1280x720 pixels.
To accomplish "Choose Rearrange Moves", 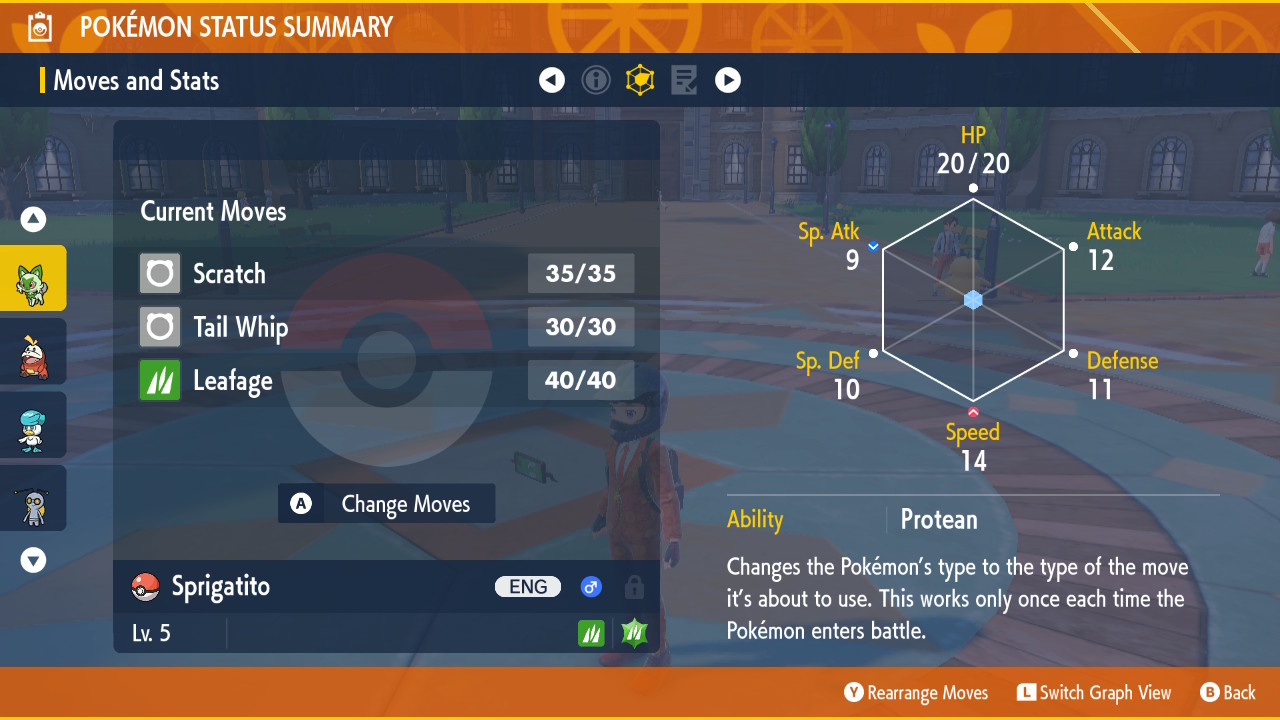I will pyautogui.click(x=916, y=693).
